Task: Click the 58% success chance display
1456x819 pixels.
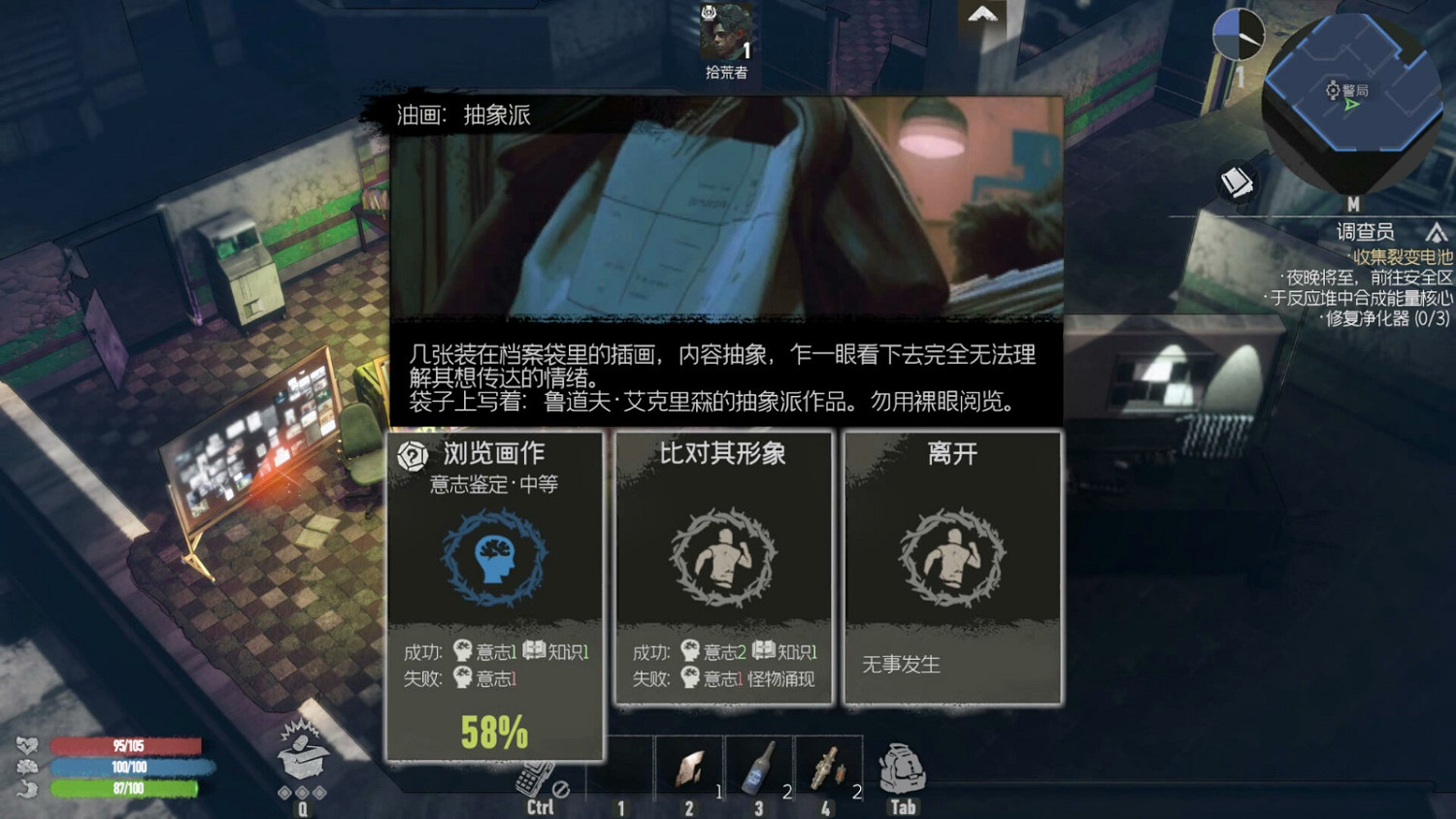Action: [x=496, y=732]
